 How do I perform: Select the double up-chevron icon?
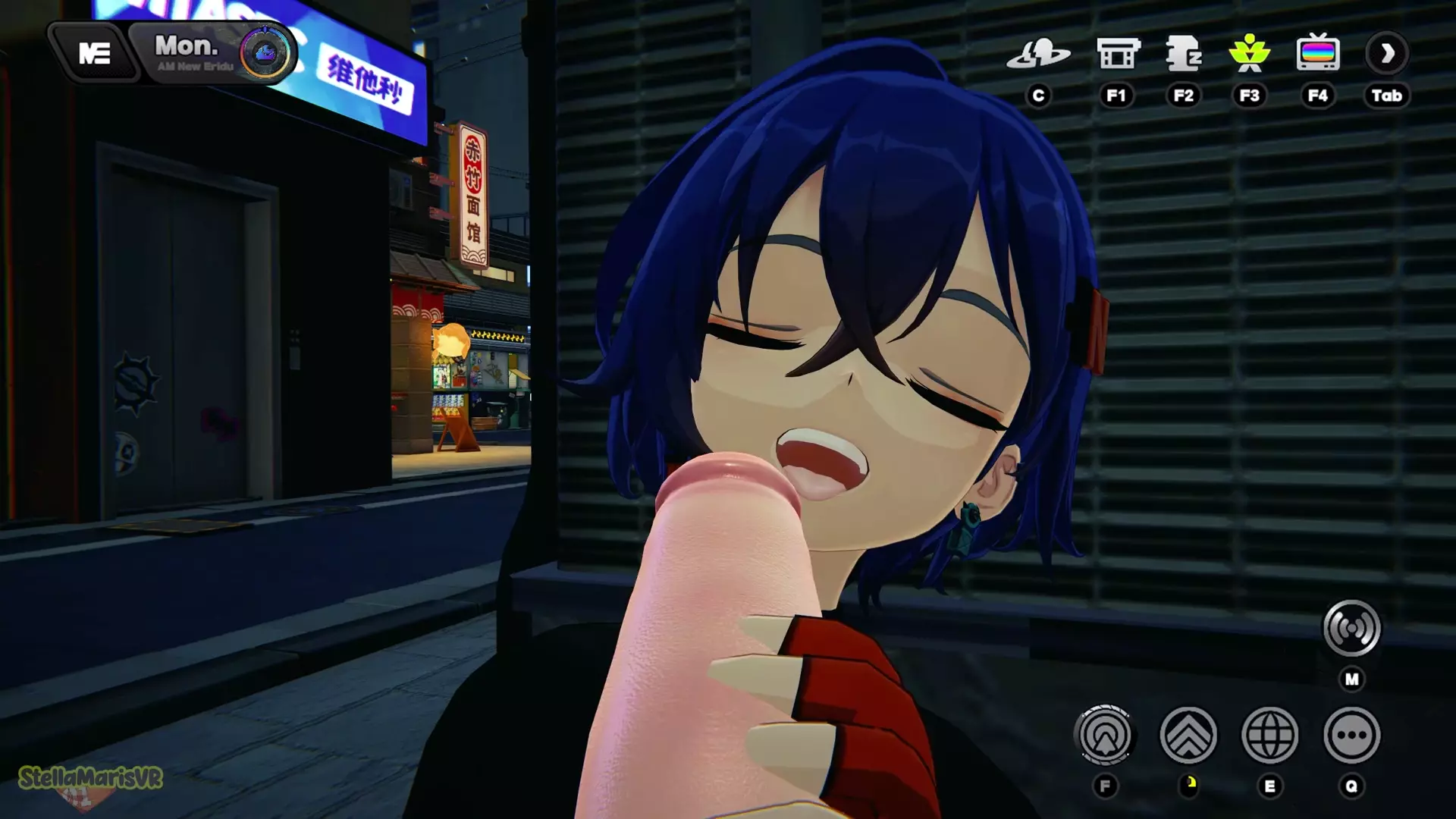click(1188, 735)
